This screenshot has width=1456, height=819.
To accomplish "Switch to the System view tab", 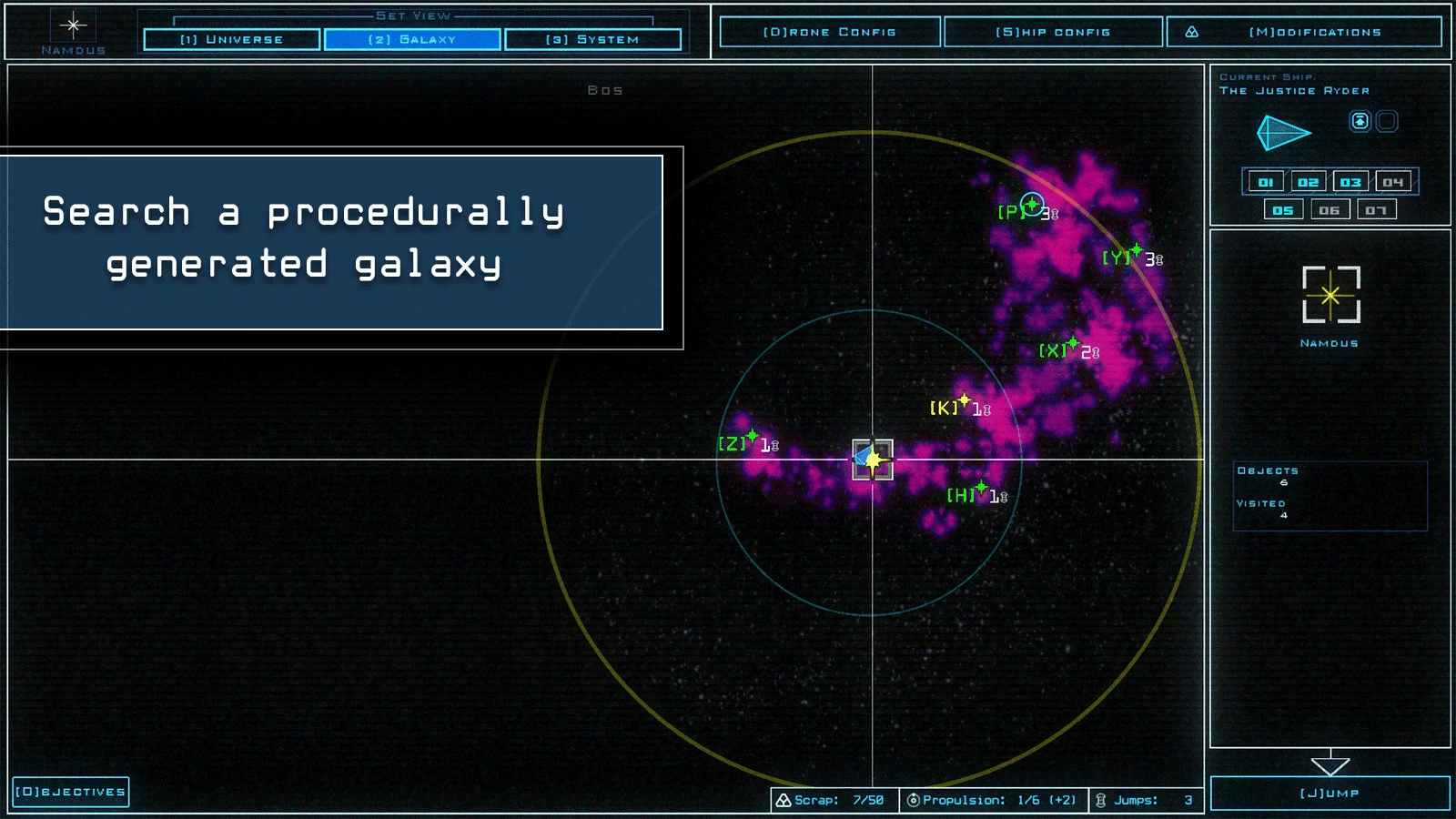I will [592, 39].
